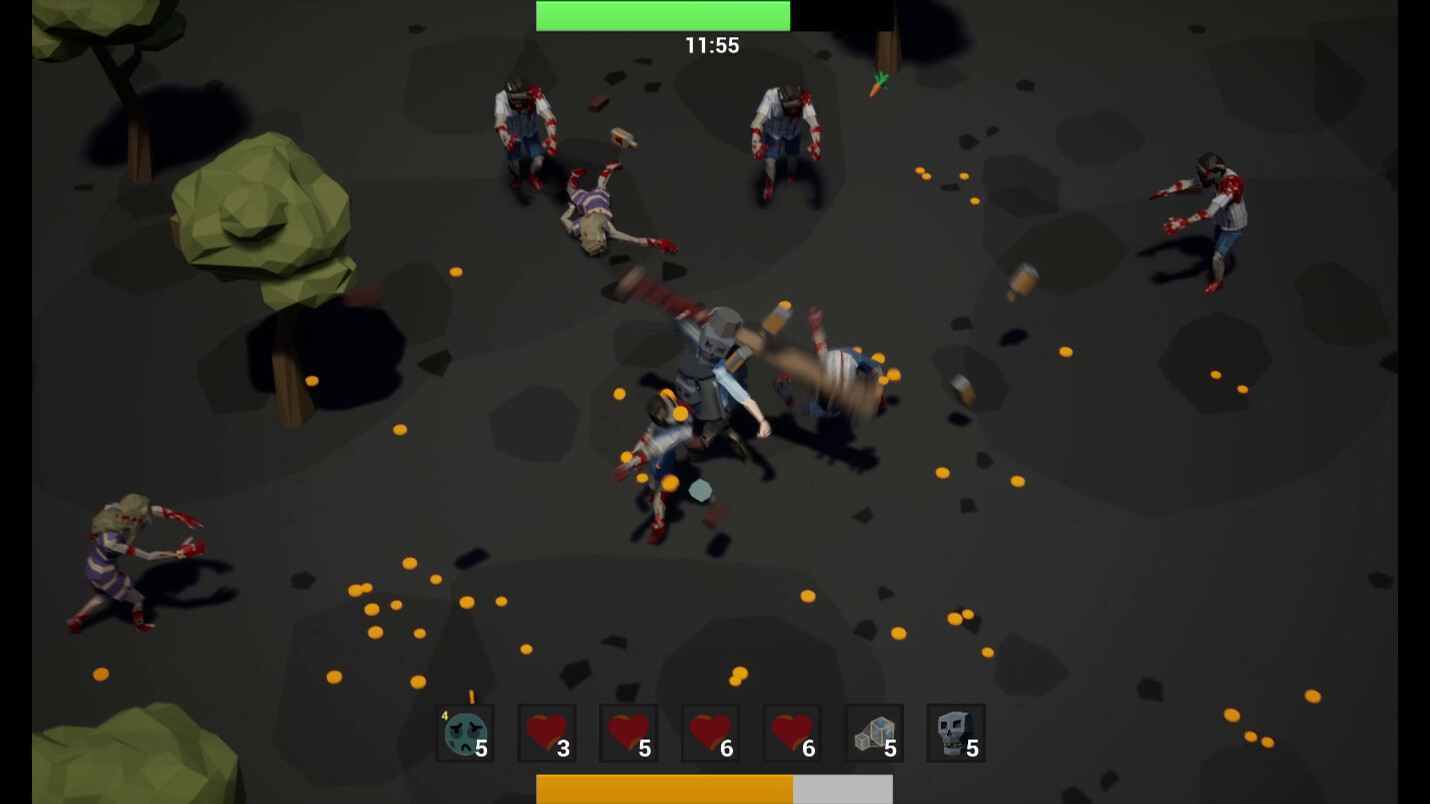The height and width of the screenshot is (804, 1430).
Task: Click the green boss health bar
Action: [x=663, y=15]
